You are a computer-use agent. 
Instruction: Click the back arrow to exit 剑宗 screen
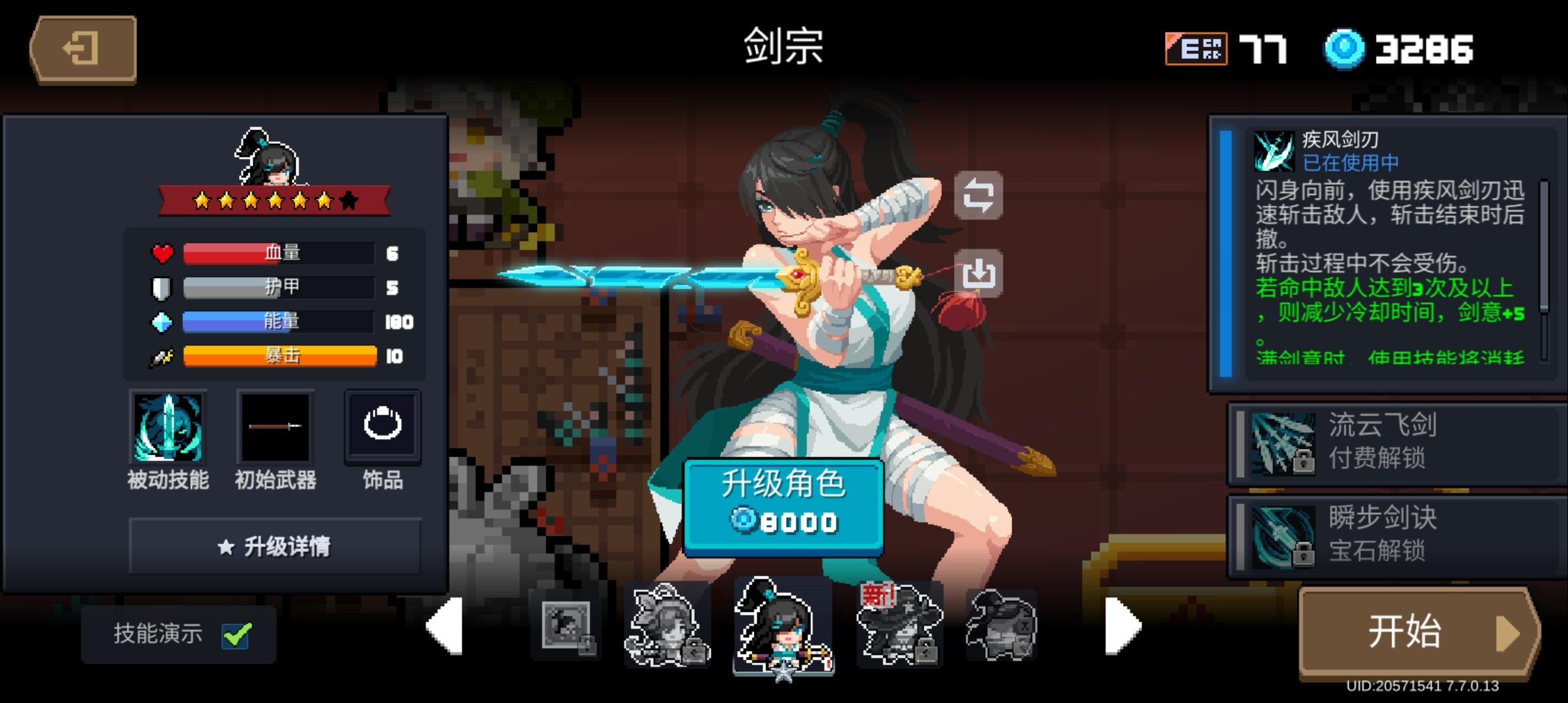[81, 49]
